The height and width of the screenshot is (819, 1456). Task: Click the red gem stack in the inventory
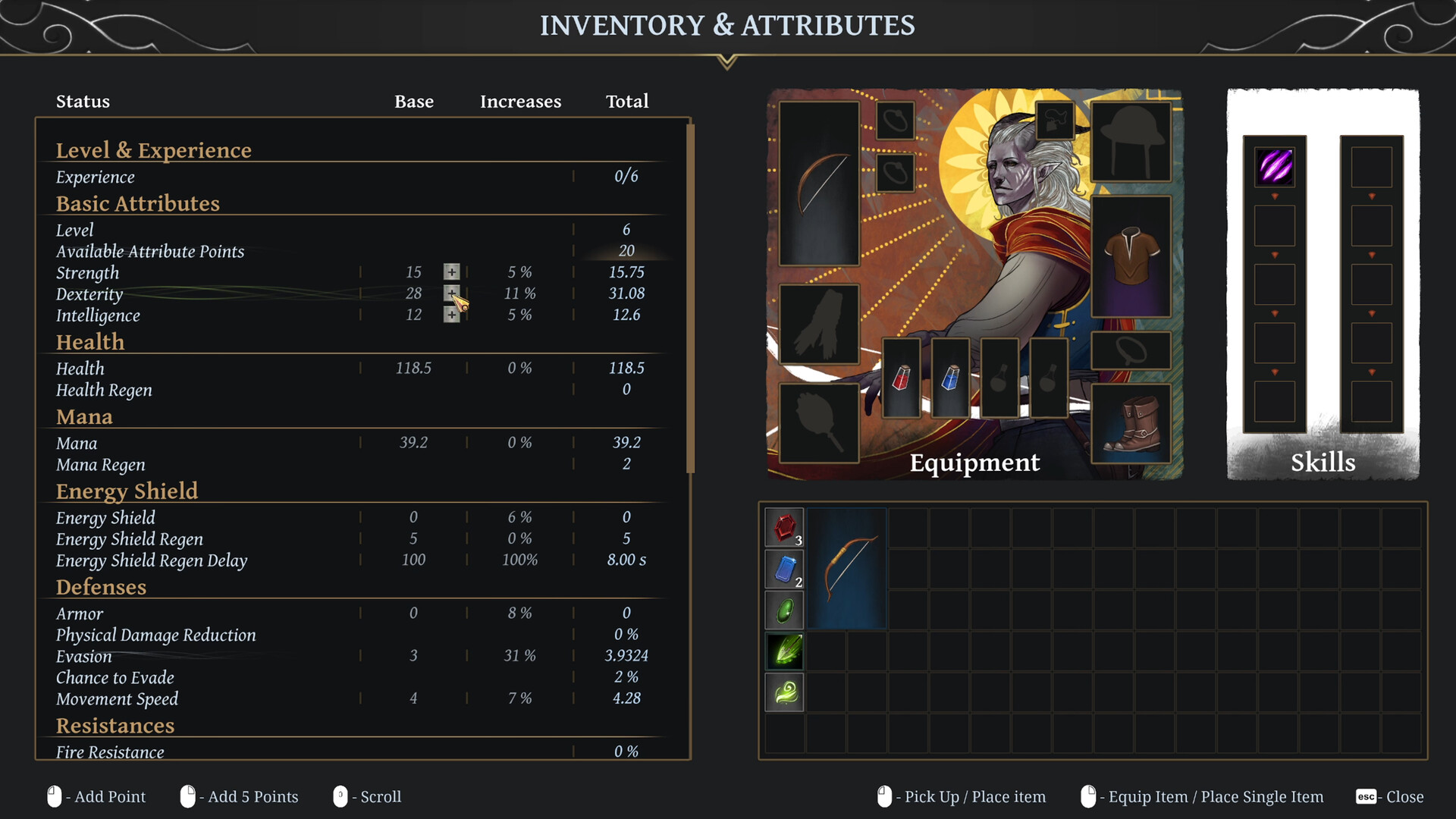[784, 526]
